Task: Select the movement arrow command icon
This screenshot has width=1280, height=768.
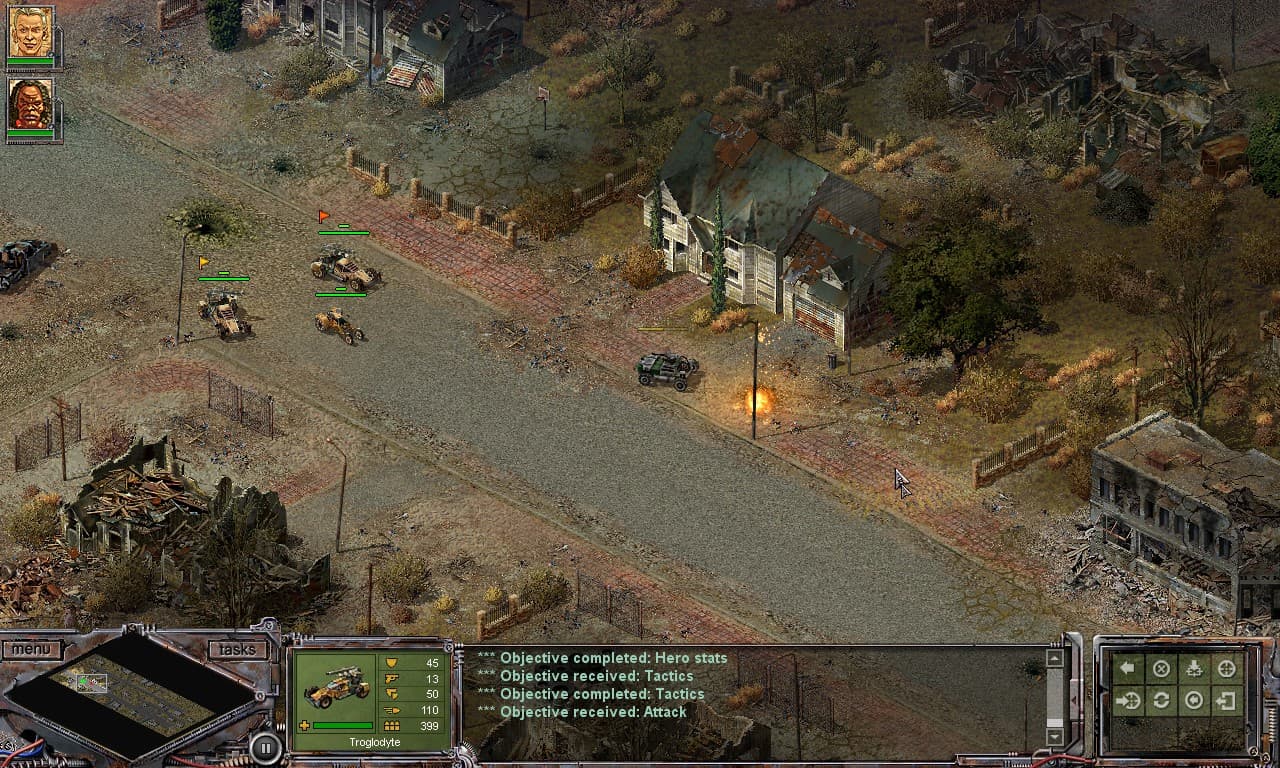Action: (x=1127, y=668)
